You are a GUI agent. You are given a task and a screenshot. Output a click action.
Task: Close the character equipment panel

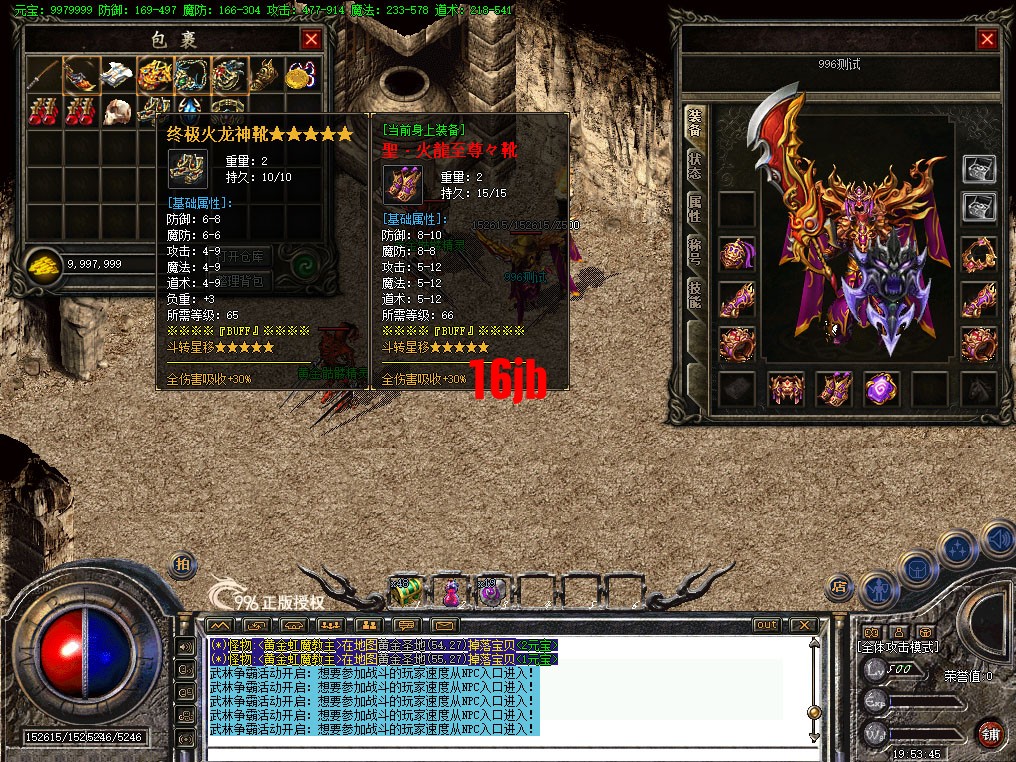coord(987,39)
